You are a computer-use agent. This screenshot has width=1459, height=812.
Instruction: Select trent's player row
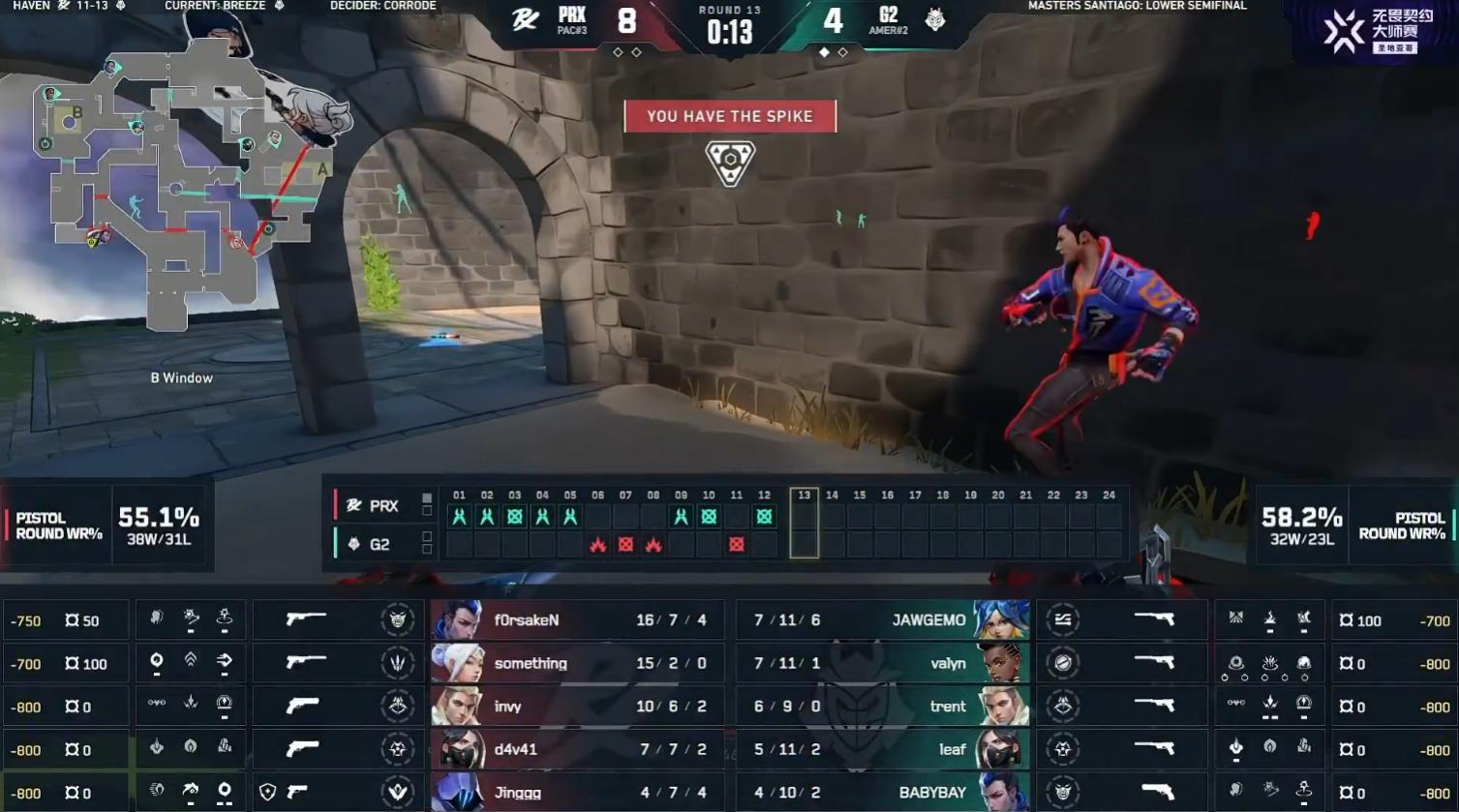881,707
